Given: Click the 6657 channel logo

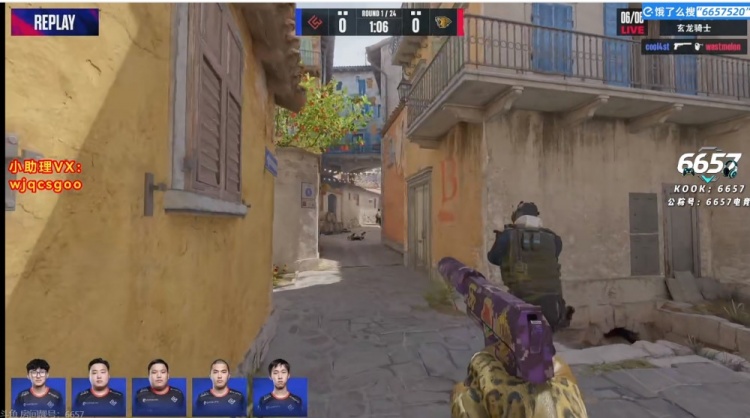Looking at the screenshot, I should click(x=710, y=165).
